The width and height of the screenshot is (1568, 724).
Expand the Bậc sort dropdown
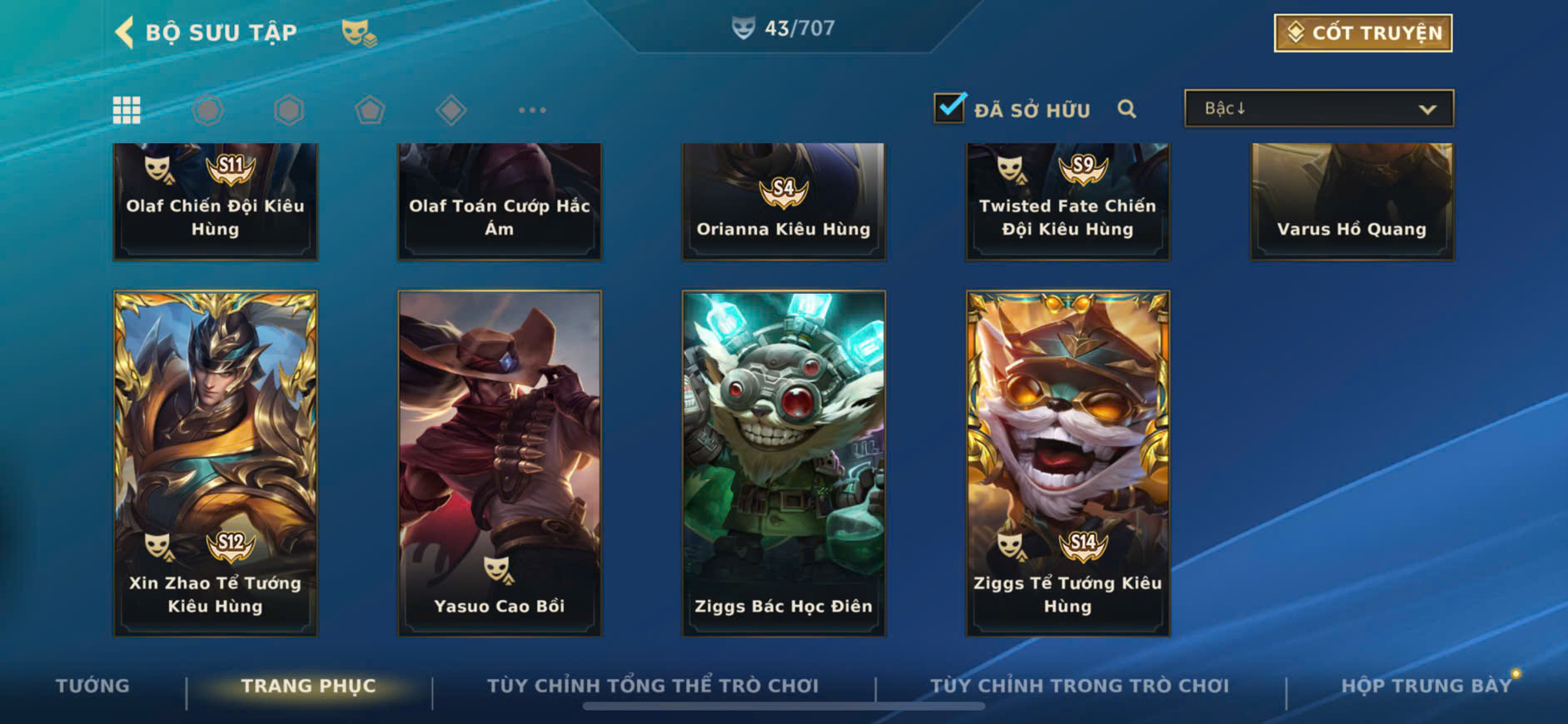point(1318,109)
